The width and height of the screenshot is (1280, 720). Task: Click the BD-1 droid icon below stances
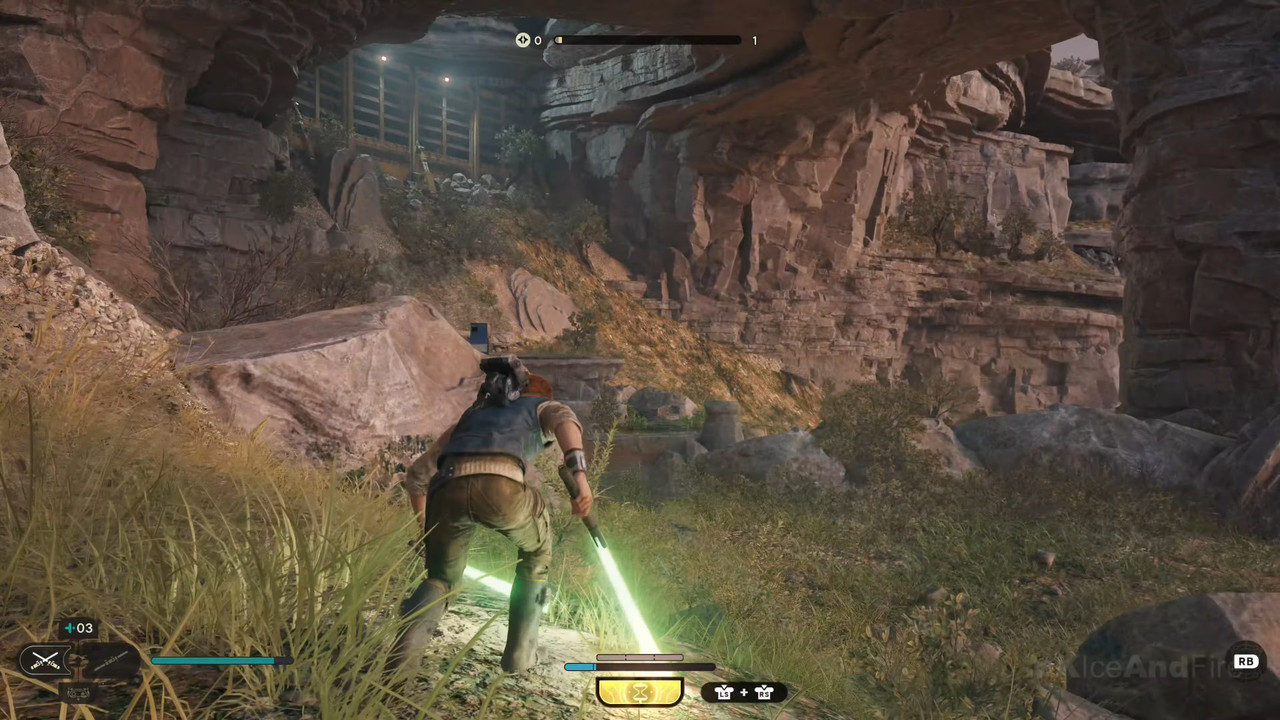click(76, 690)
